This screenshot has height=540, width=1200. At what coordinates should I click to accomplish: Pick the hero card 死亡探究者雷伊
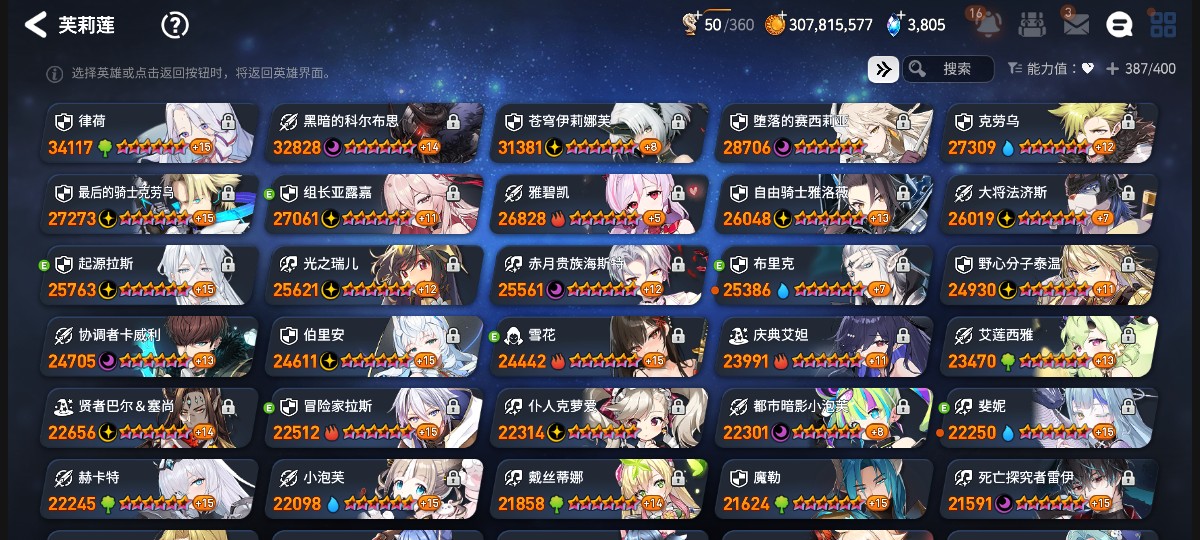click(1048, 490)
